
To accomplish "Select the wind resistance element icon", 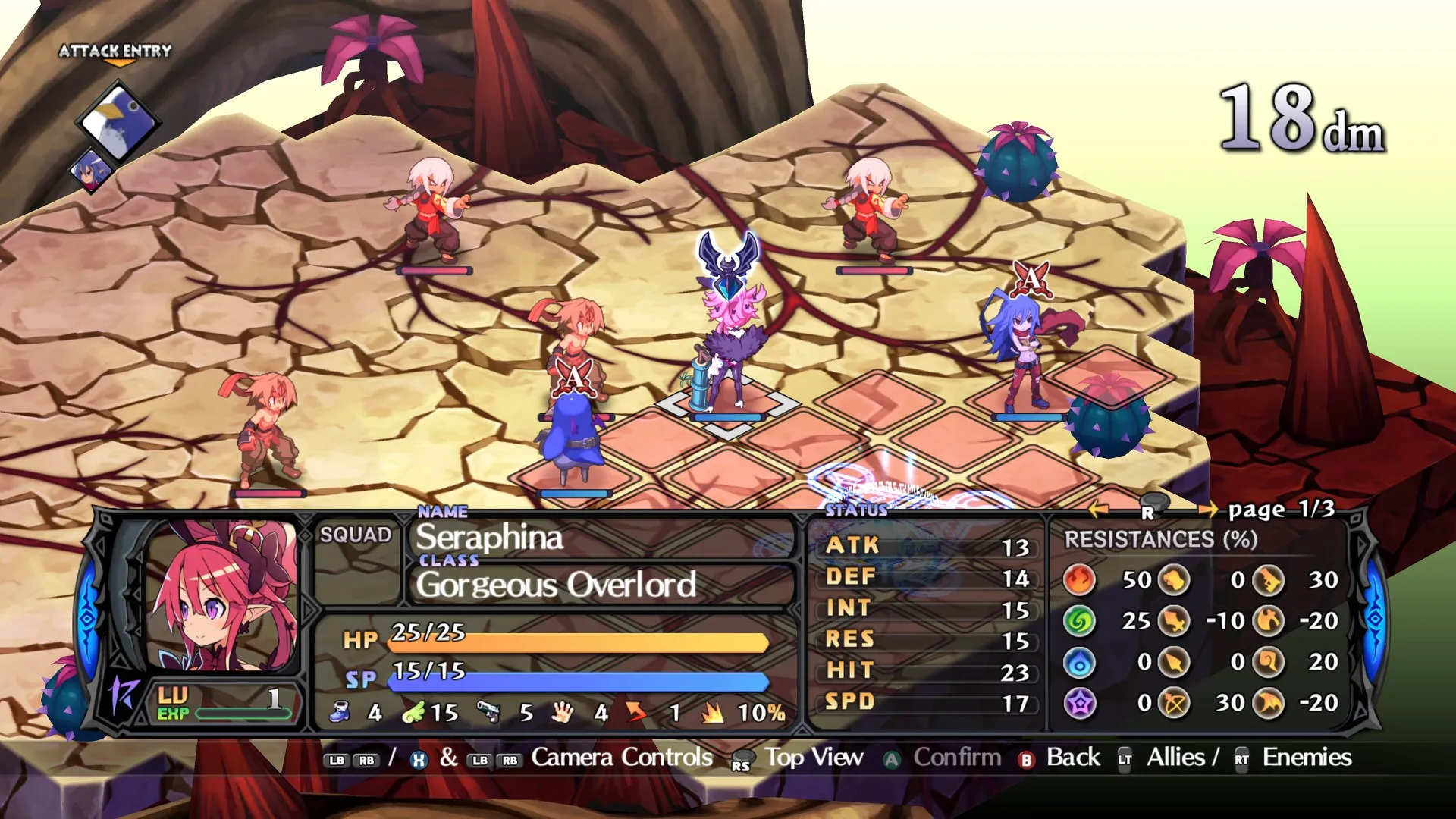I will tap(1081, 620).
